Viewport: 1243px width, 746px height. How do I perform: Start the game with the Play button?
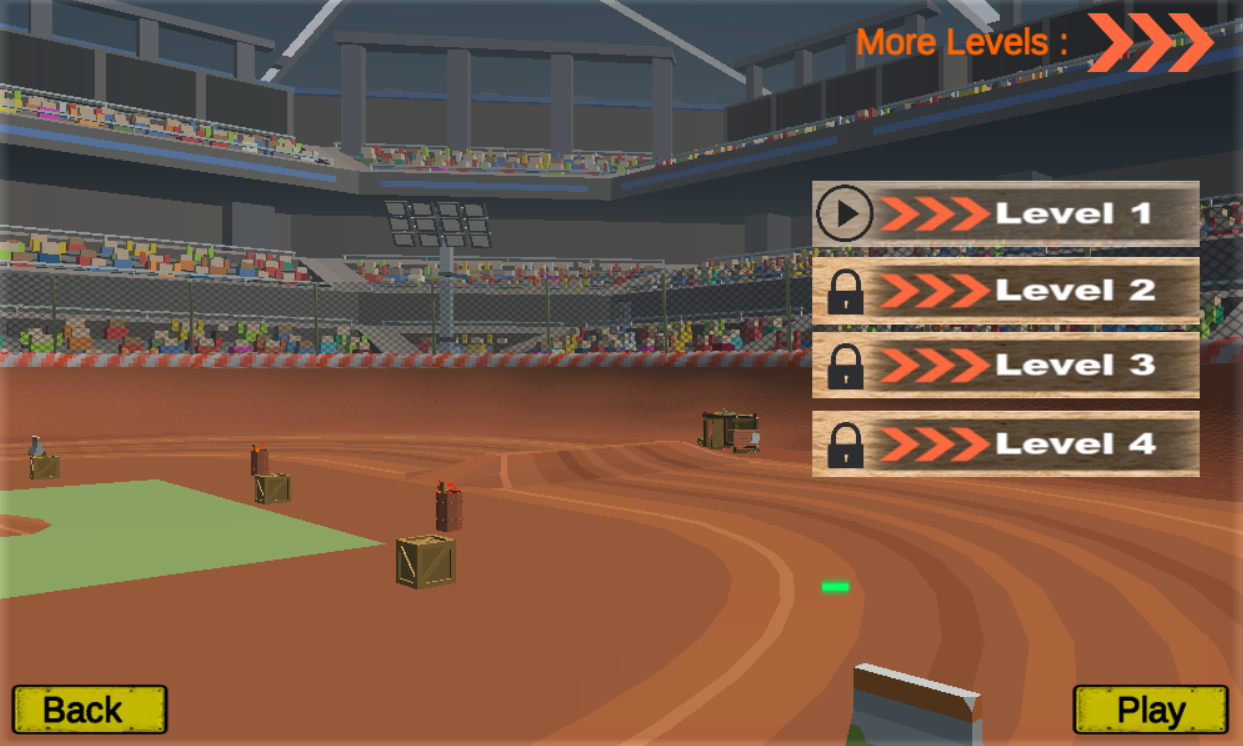(1150, 710)
